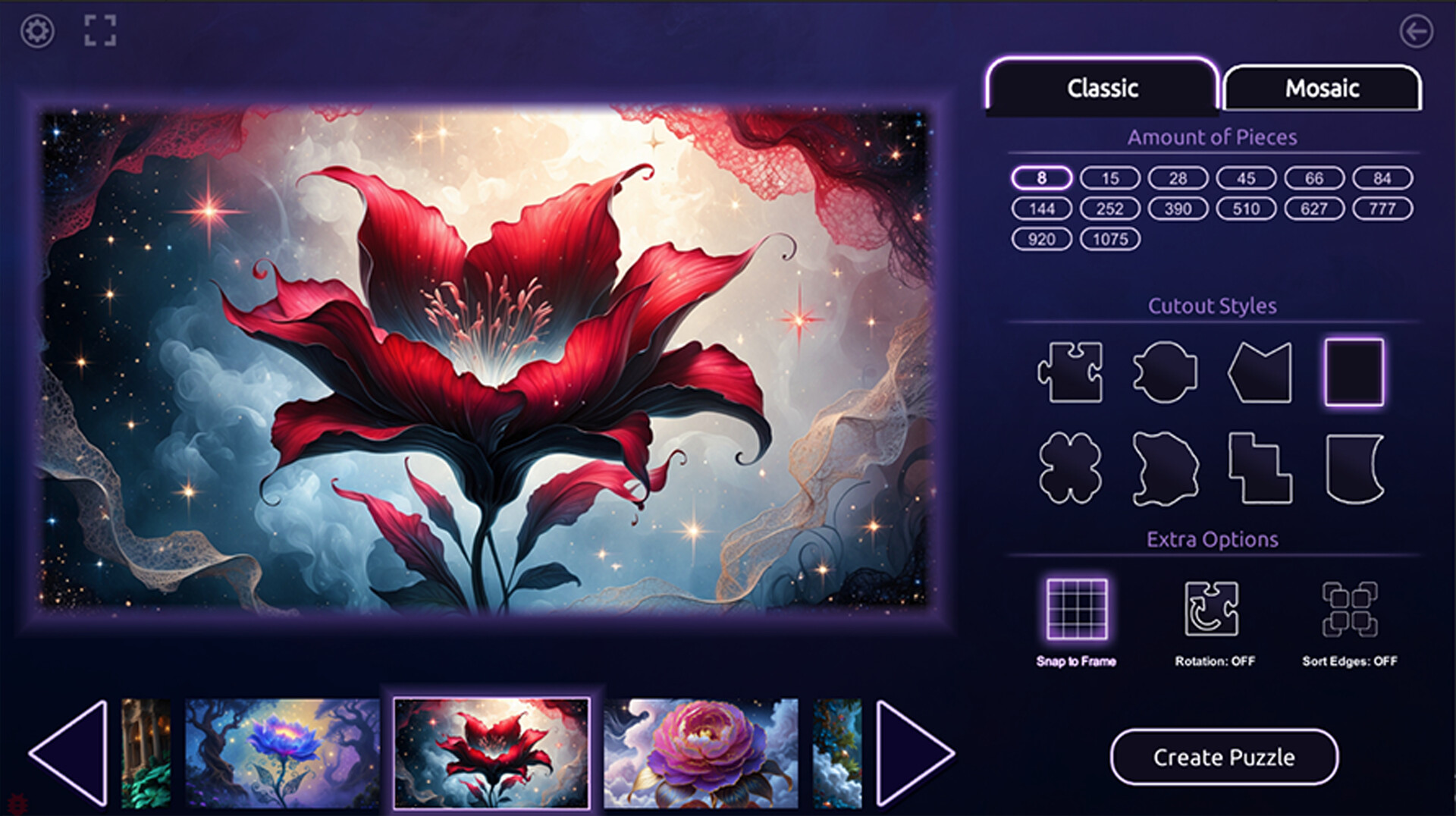
Task: Select 144 pieces for the puzzle
Action: click(x=1042, y=209)
